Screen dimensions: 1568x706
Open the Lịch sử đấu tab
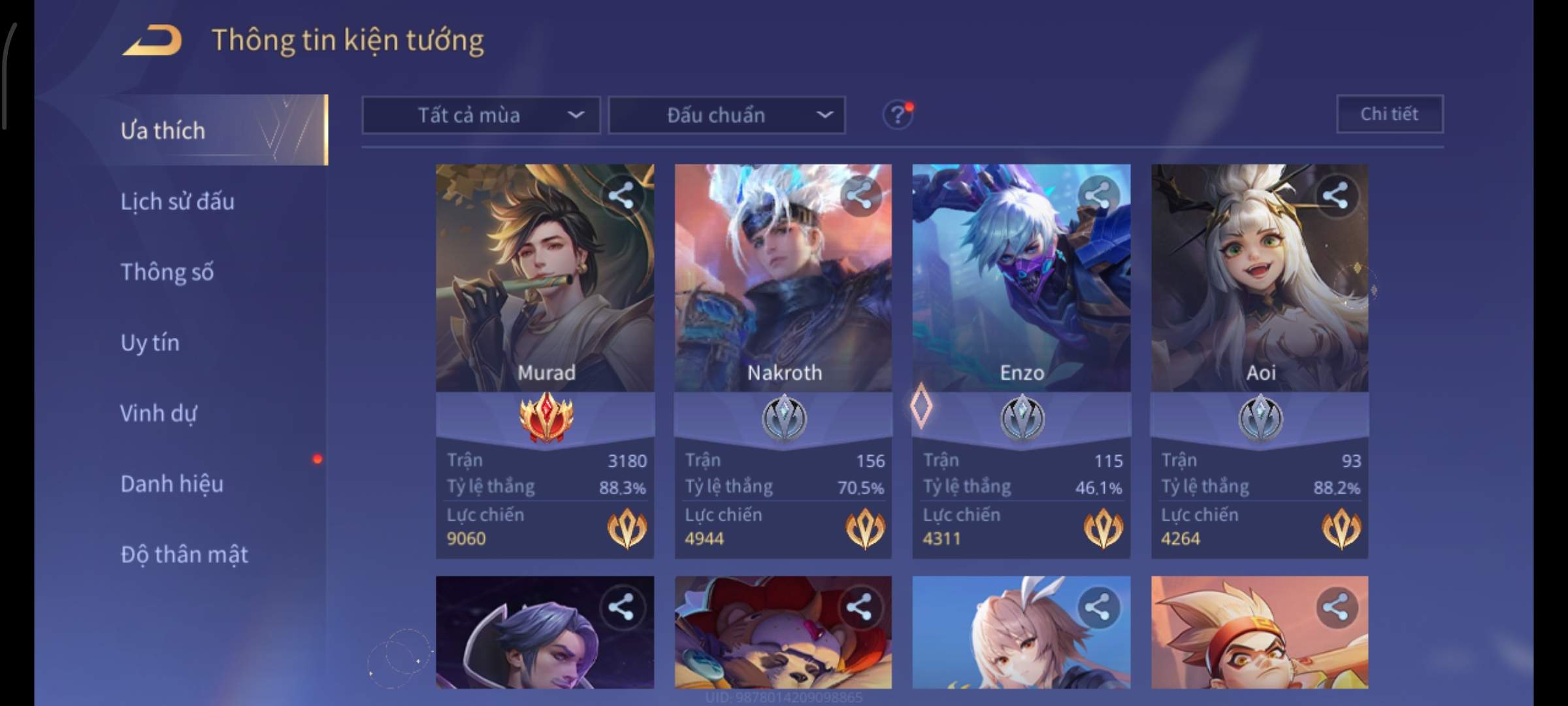point(177,201)
